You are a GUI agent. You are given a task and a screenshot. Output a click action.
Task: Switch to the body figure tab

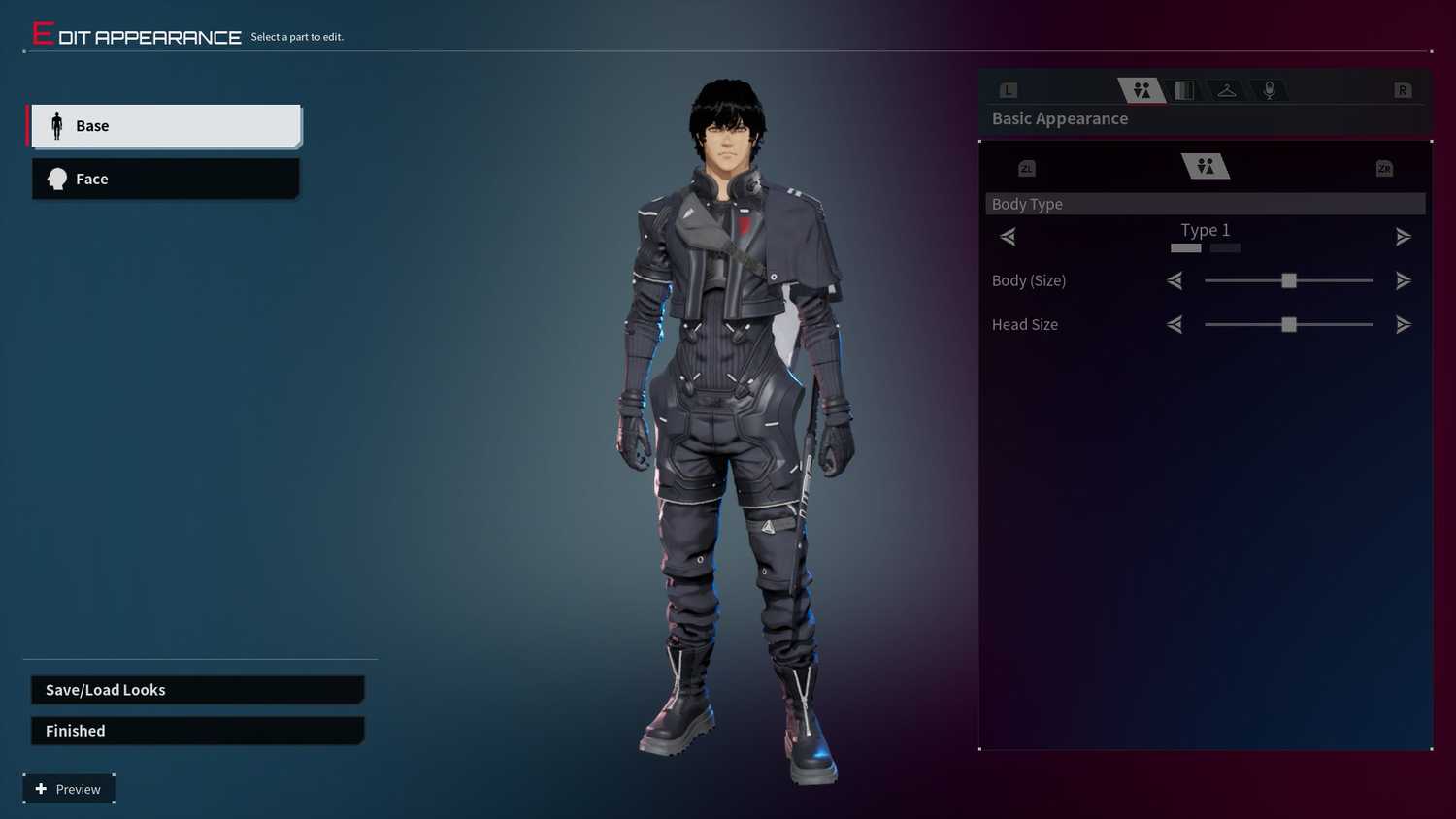[x=1142, y=90]
